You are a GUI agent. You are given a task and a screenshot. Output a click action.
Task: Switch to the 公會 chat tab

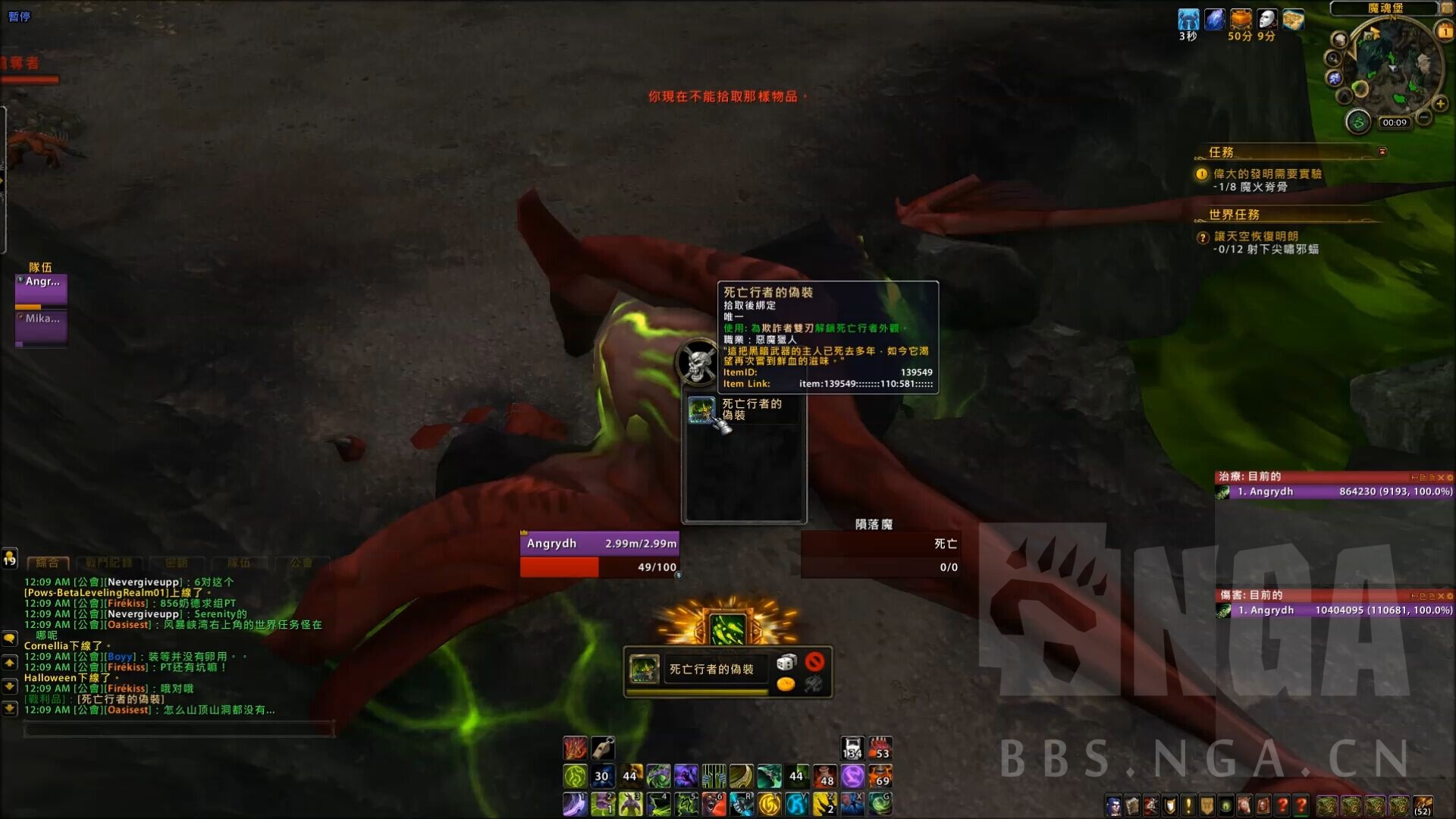click(302, 564)
